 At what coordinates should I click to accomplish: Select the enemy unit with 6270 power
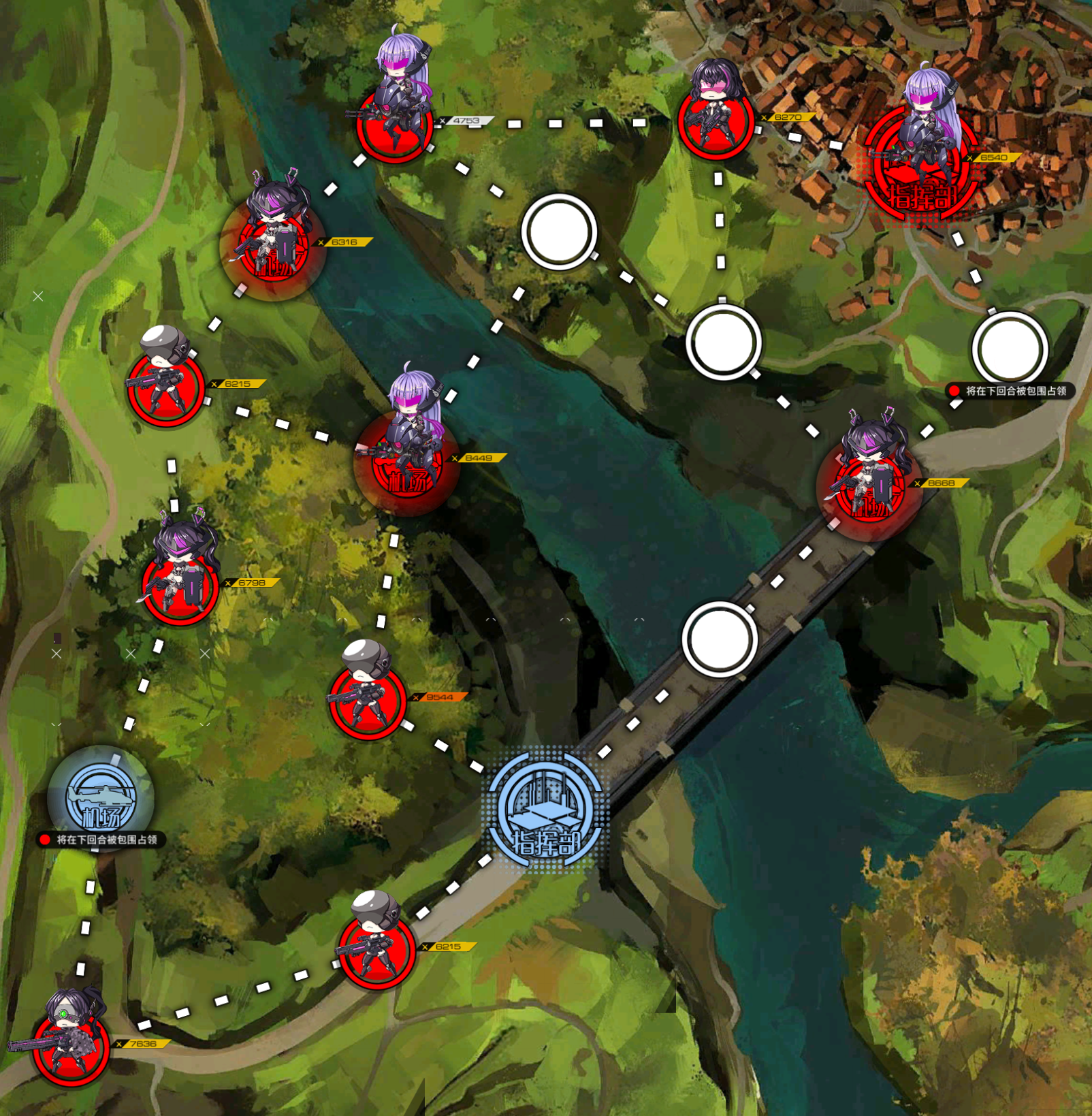(715, 119)
